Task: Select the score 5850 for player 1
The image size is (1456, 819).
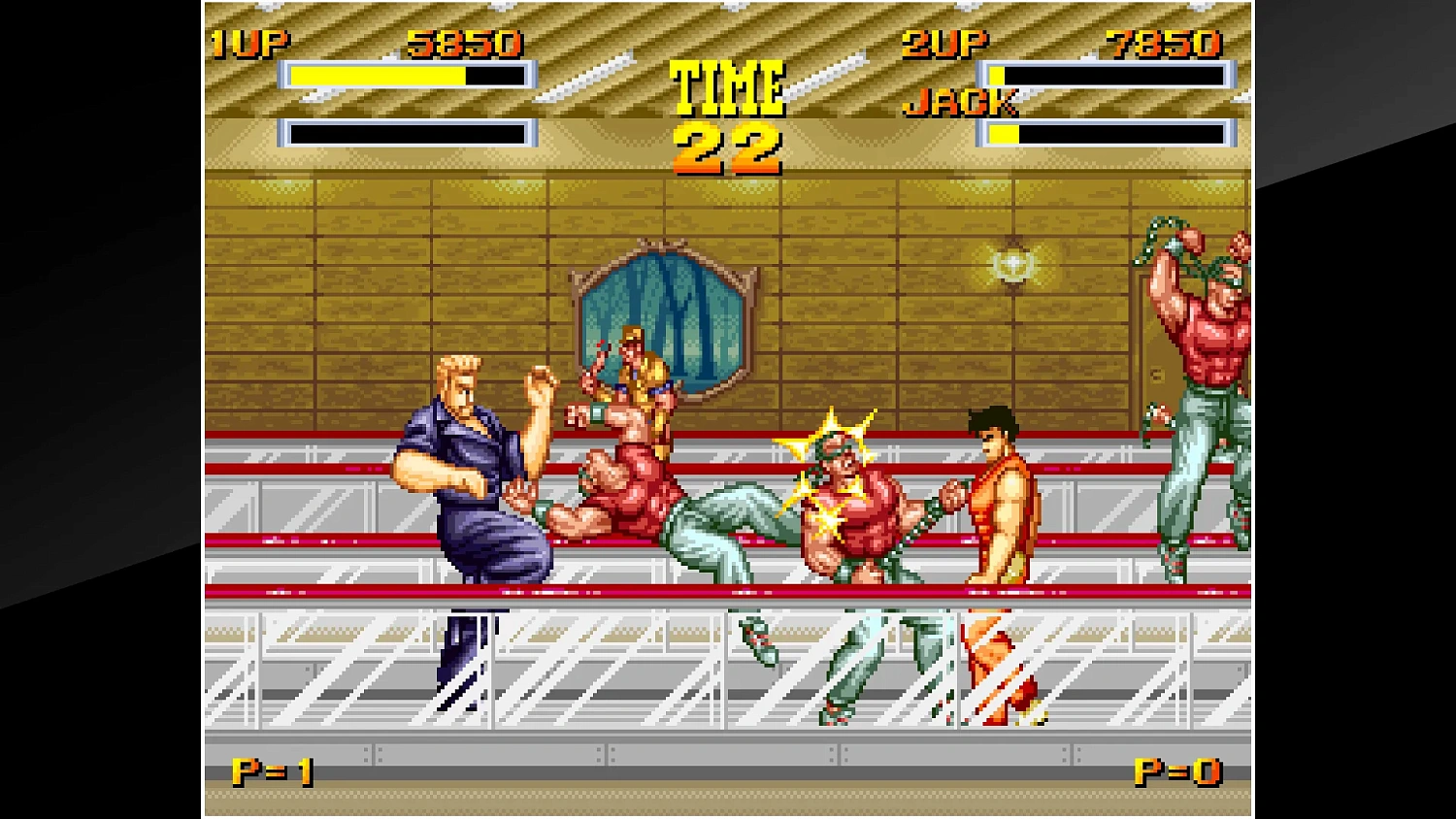Action: point(464,42)
